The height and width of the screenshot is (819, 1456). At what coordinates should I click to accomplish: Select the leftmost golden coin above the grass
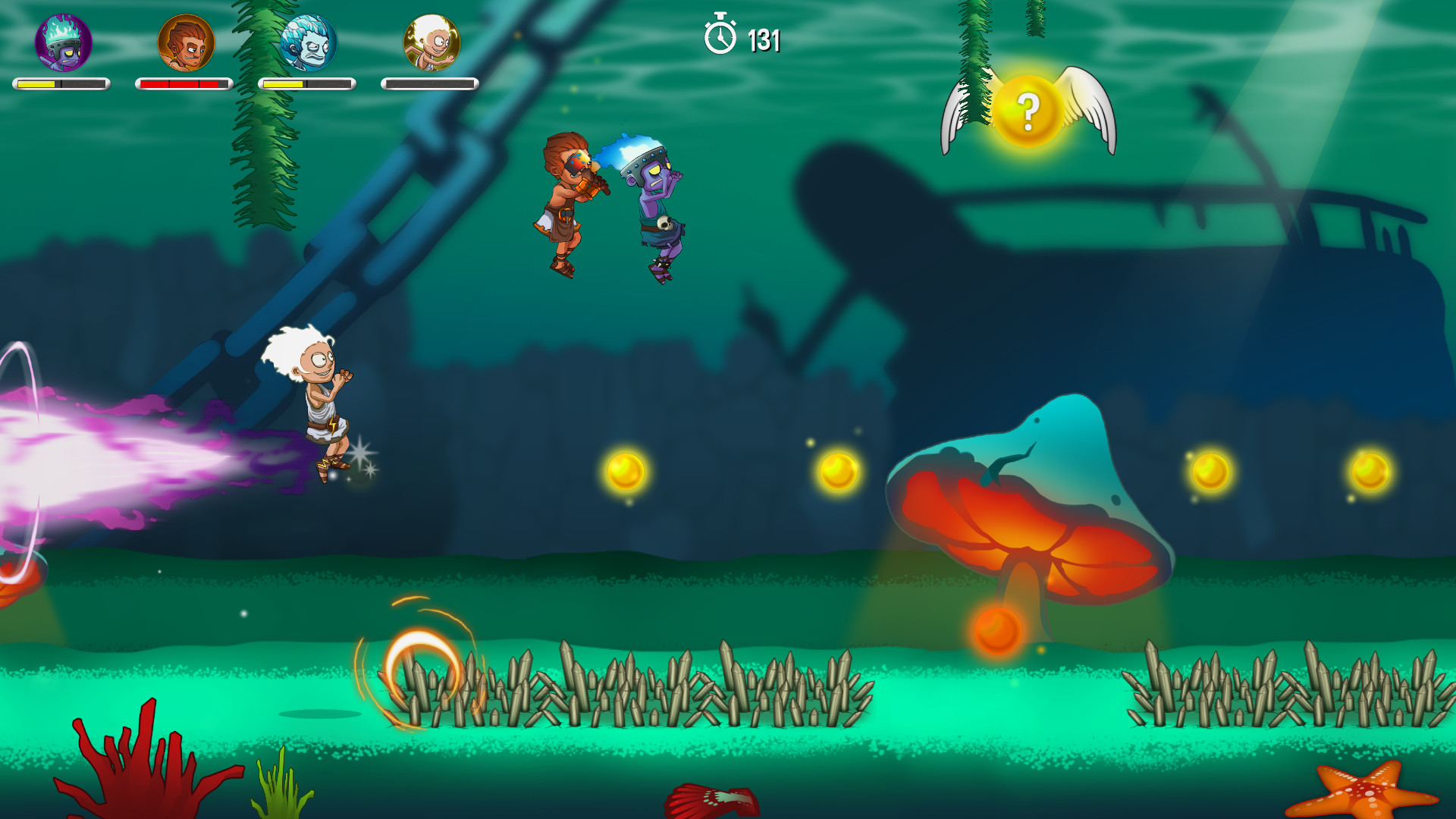point(624,472)
